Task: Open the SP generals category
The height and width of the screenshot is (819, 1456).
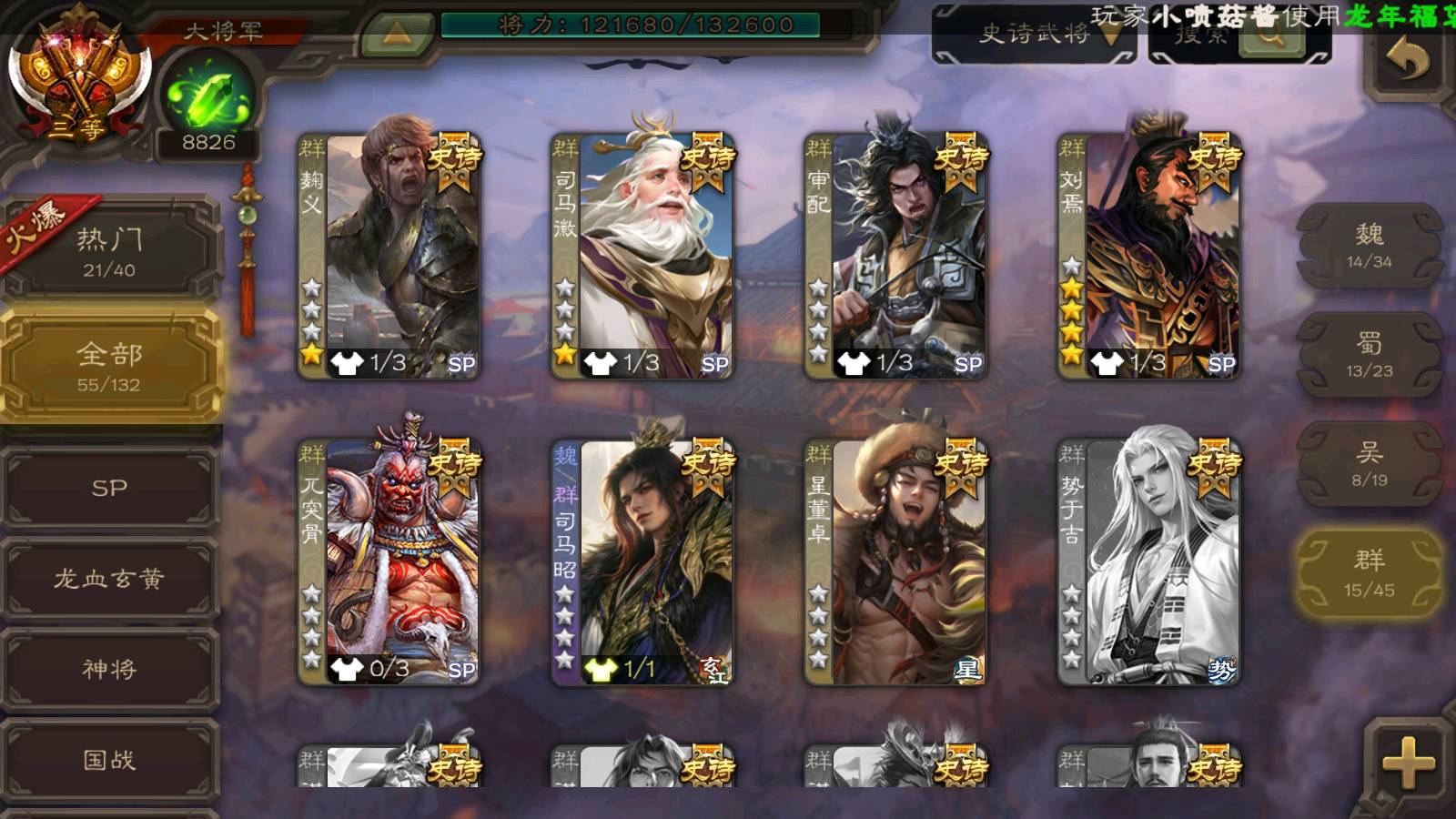Action: tap(109, 488)
